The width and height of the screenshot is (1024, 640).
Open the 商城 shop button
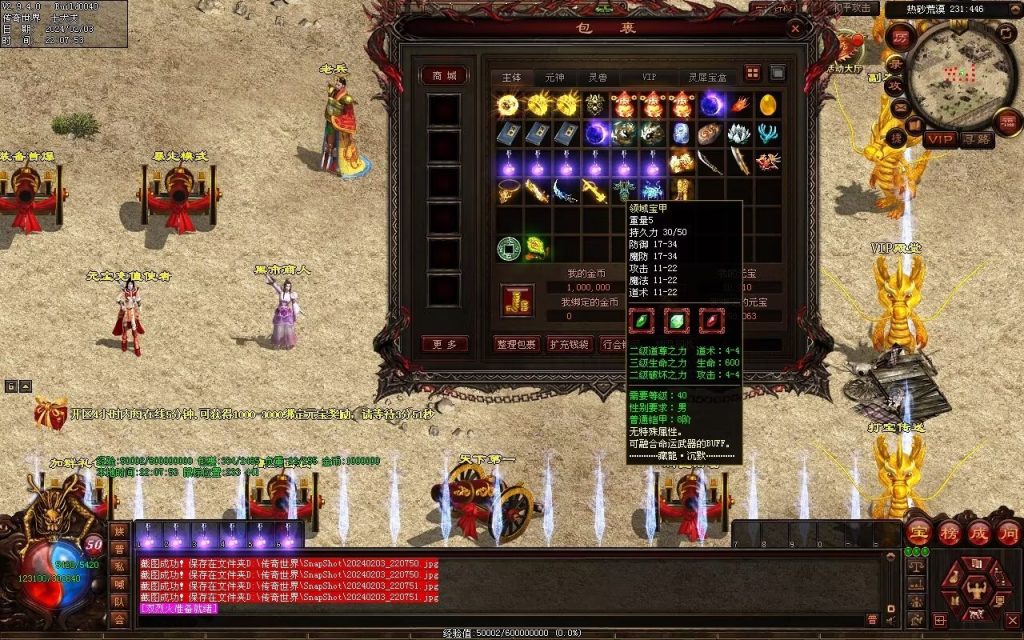coord(444,76)
